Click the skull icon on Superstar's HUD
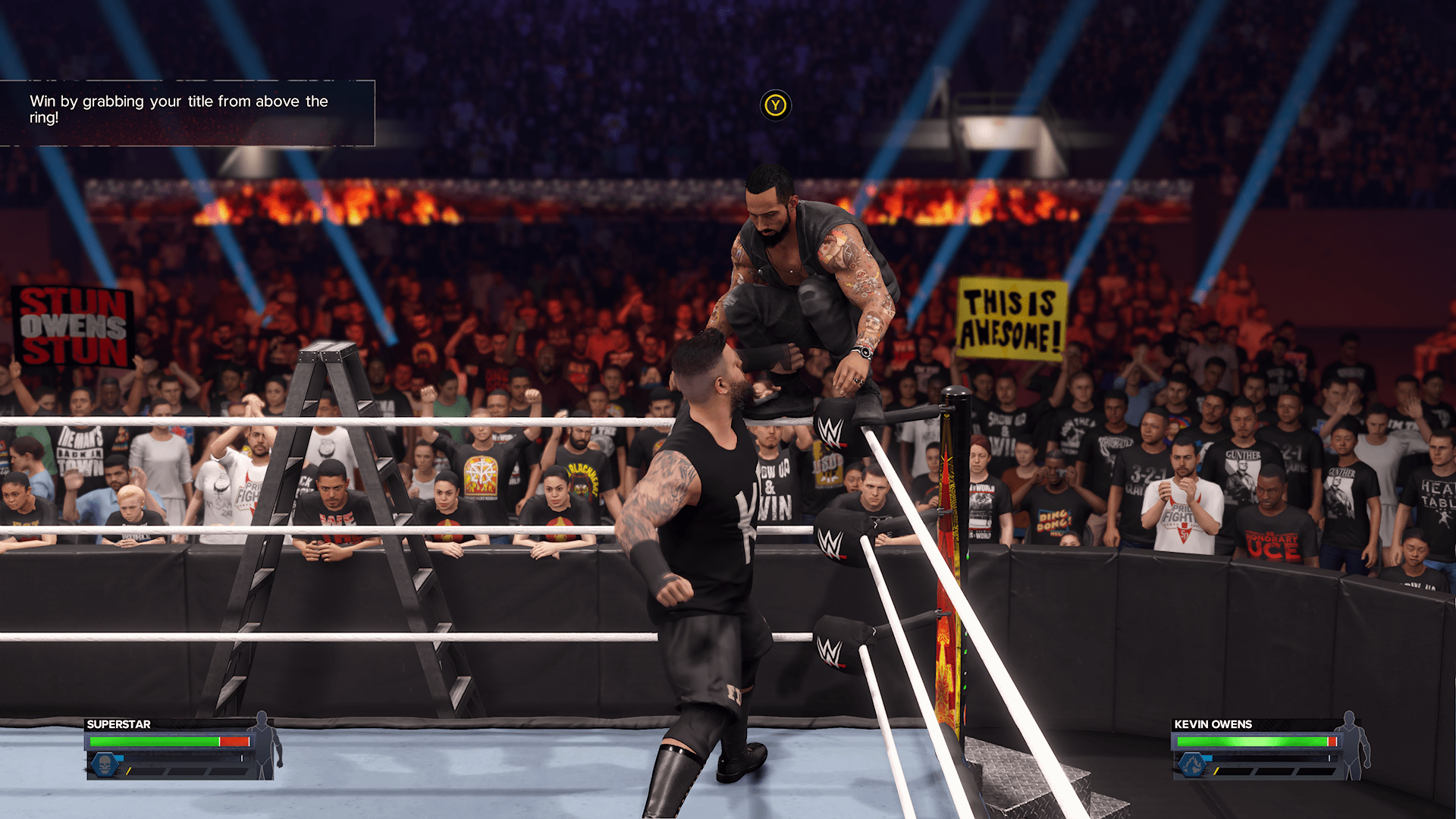This screenshot has width=1456, height=819. pyautogui.click(x=105, y=764)
